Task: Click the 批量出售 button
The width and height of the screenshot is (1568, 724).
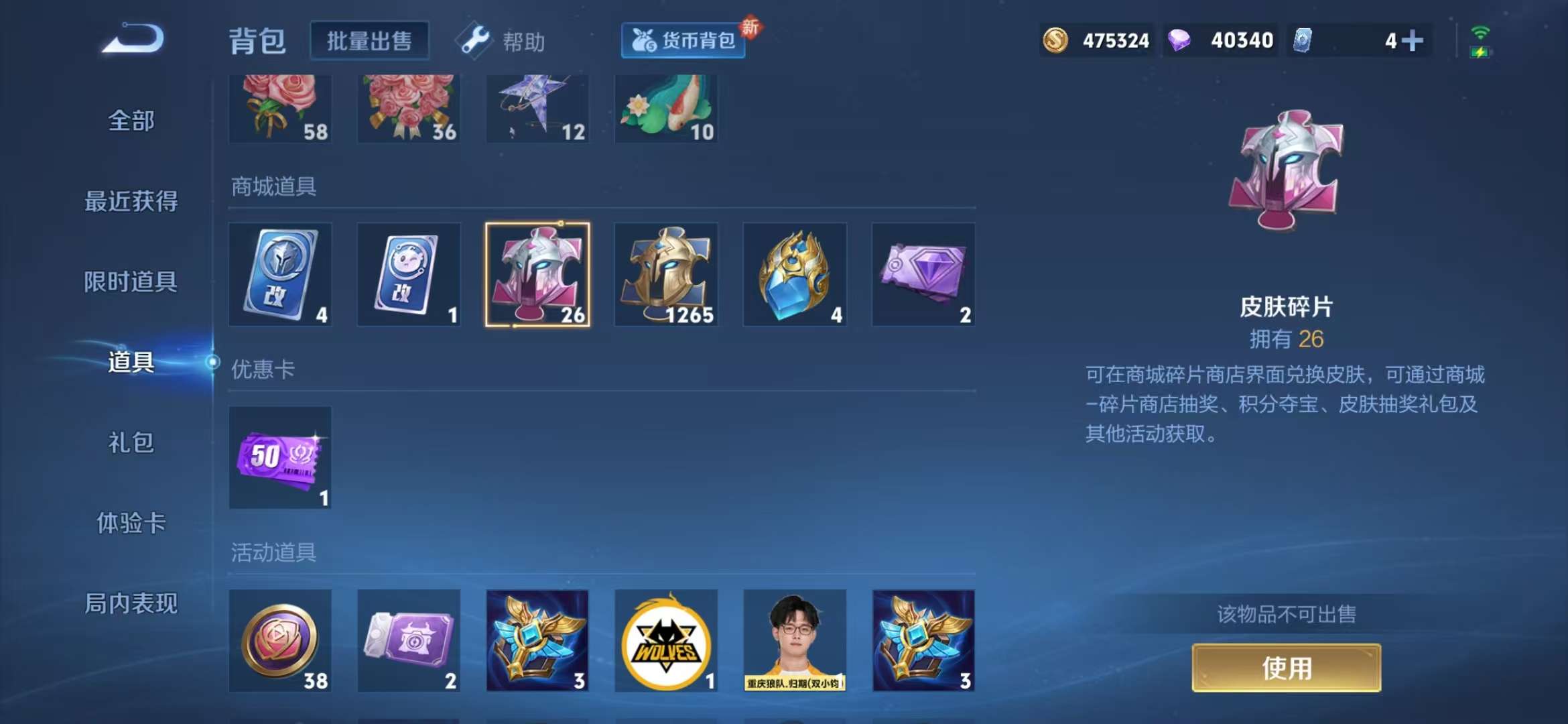Action: [369, 40]
